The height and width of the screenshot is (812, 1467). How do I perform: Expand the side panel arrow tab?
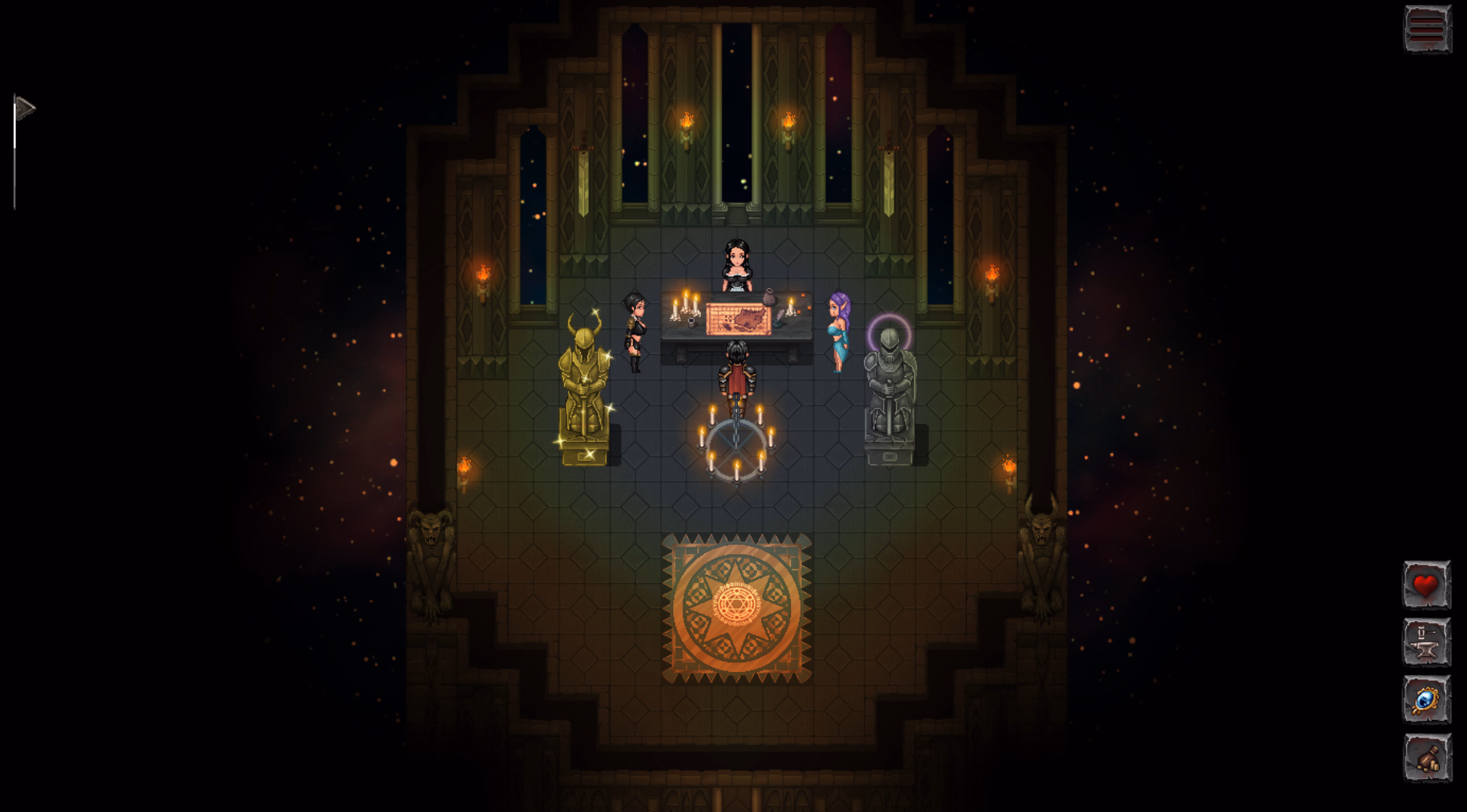[24, 107]
